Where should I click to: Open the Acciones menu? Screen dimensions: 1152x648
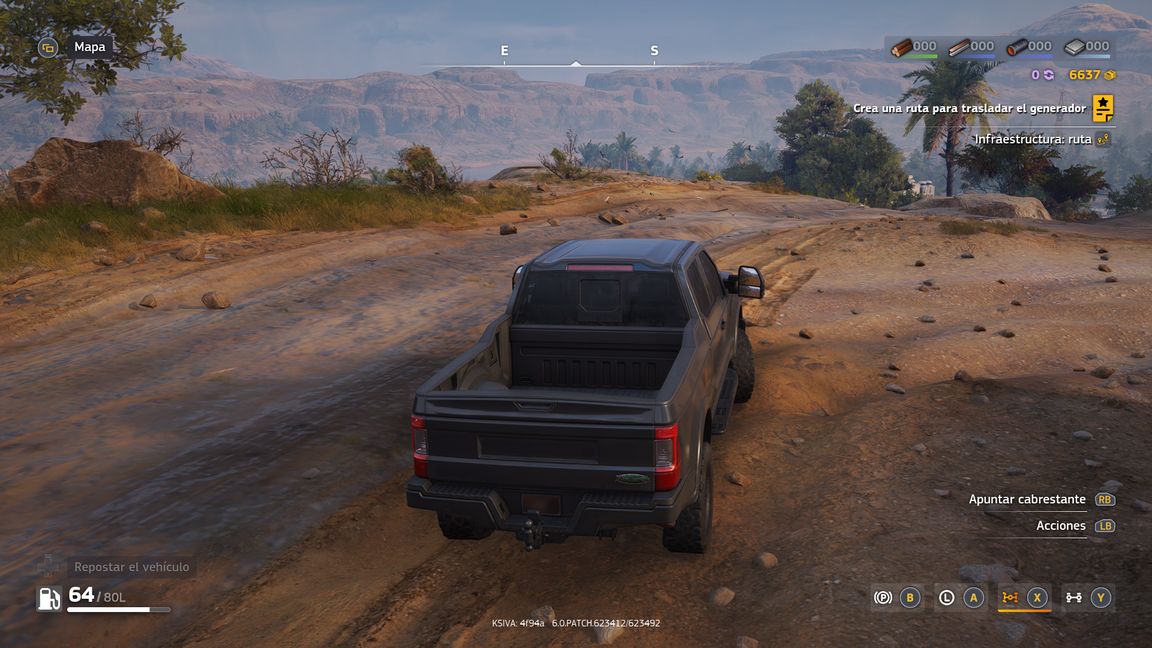coord(1061,525)
